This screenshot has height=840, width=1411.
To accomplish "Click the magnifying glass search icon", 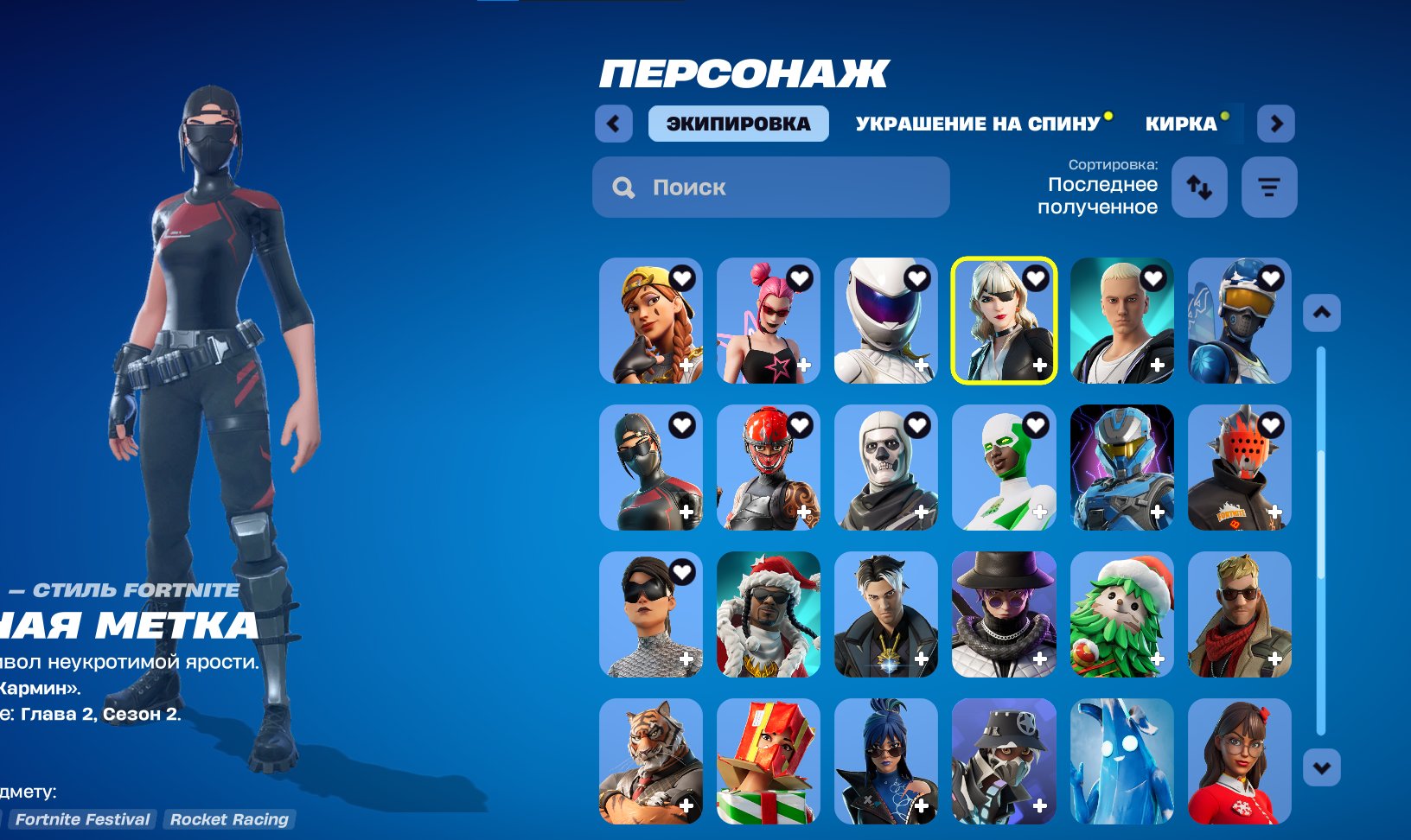I will tap(622, 187).
